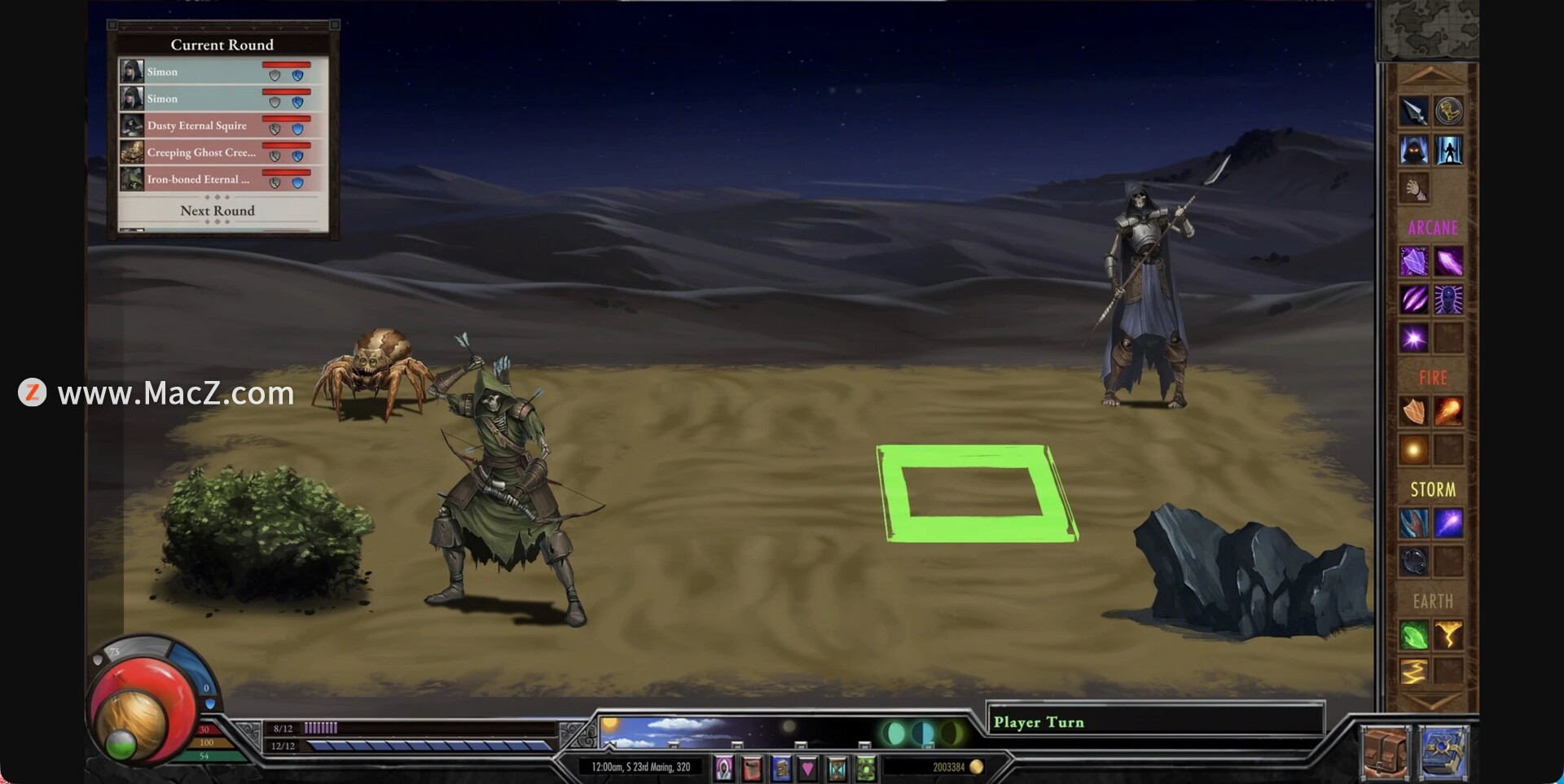Cast the purple arcane shield spell
The image size is (1564, 784).
[x=1414, y=262]
